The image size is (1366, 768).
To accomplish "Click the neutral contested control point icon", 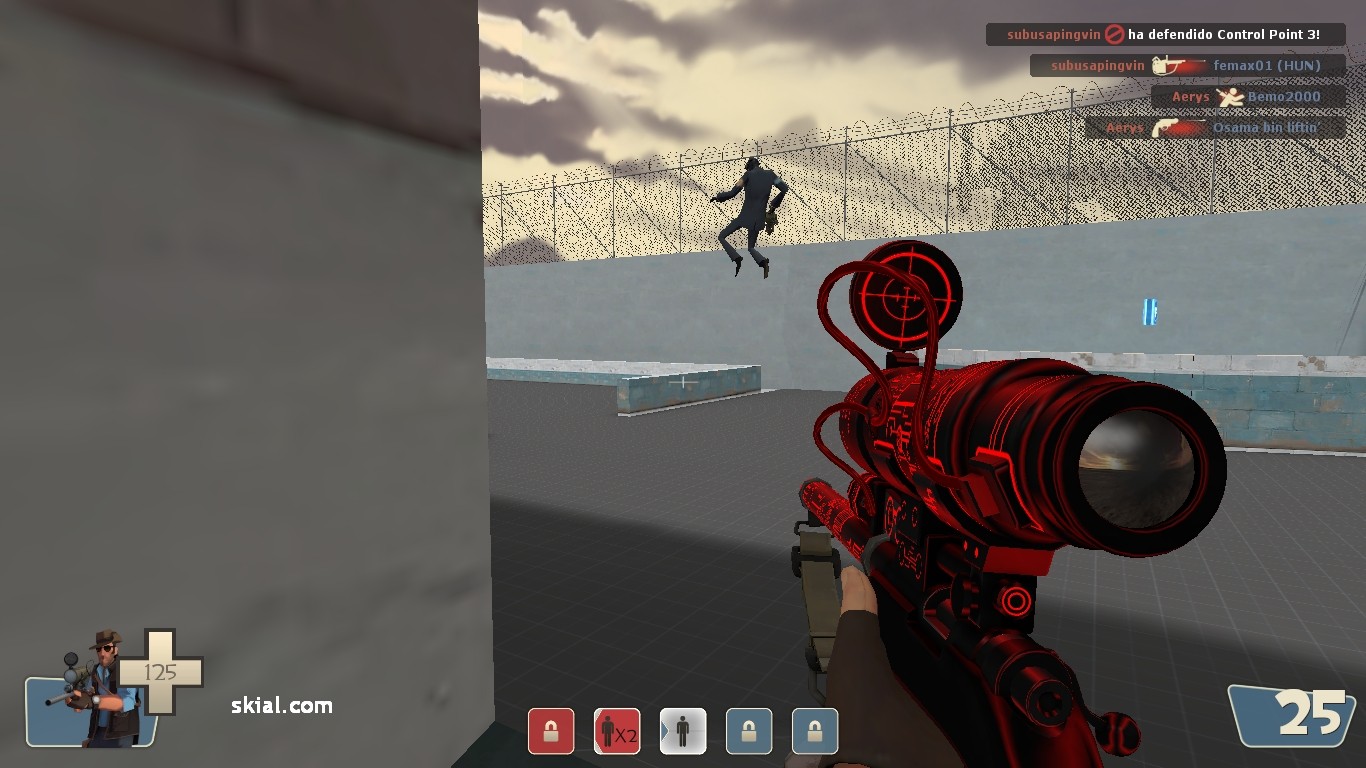I will (x=682, y=731).
